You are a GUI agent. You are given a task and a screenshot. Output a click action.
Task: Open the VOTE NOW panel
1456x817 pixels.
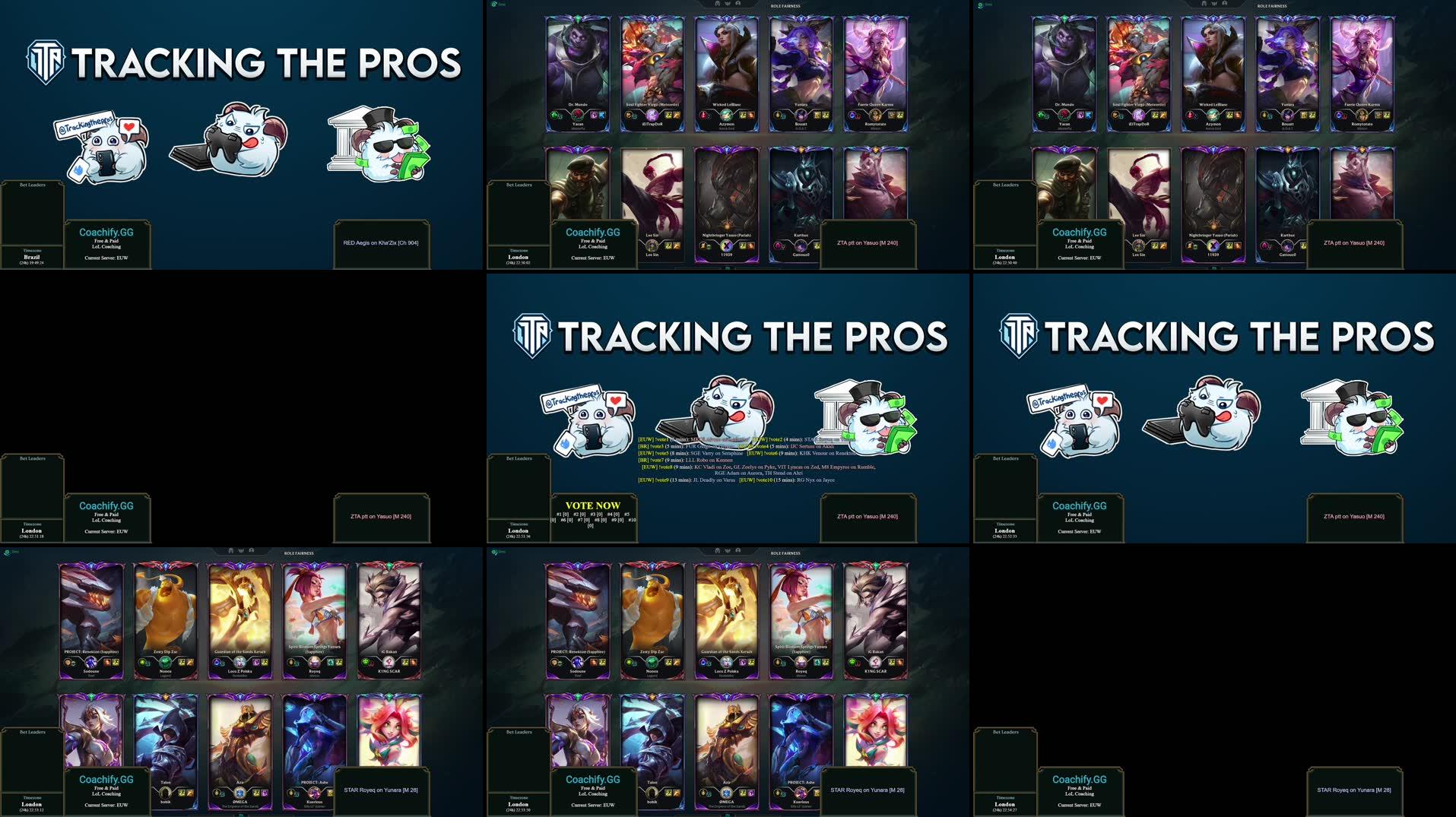pyautogui.click(x=592, y=505)
